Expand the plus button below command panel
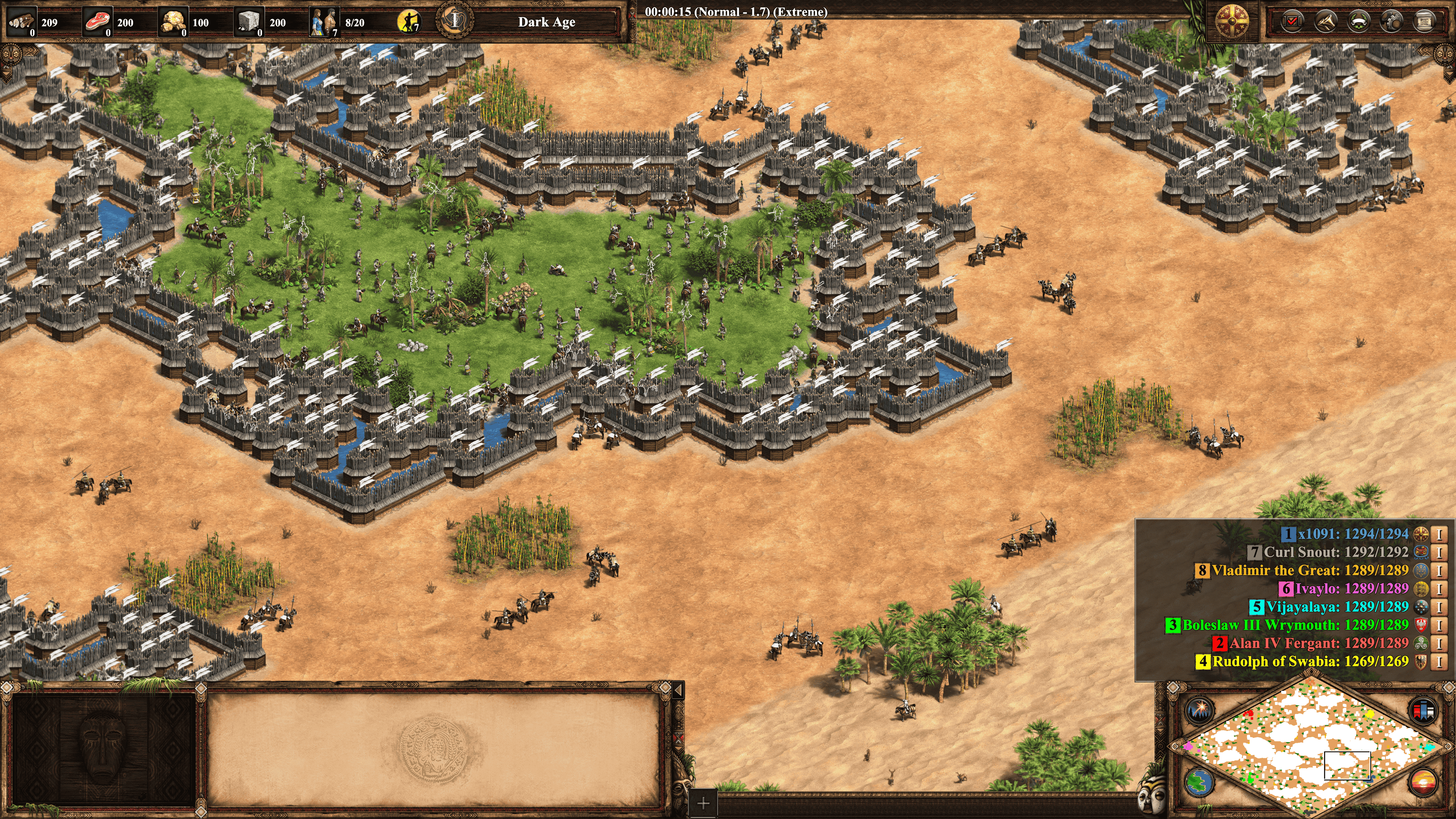Image resolution: width=1456 pixels, height=819 pixels. point(703,804)
